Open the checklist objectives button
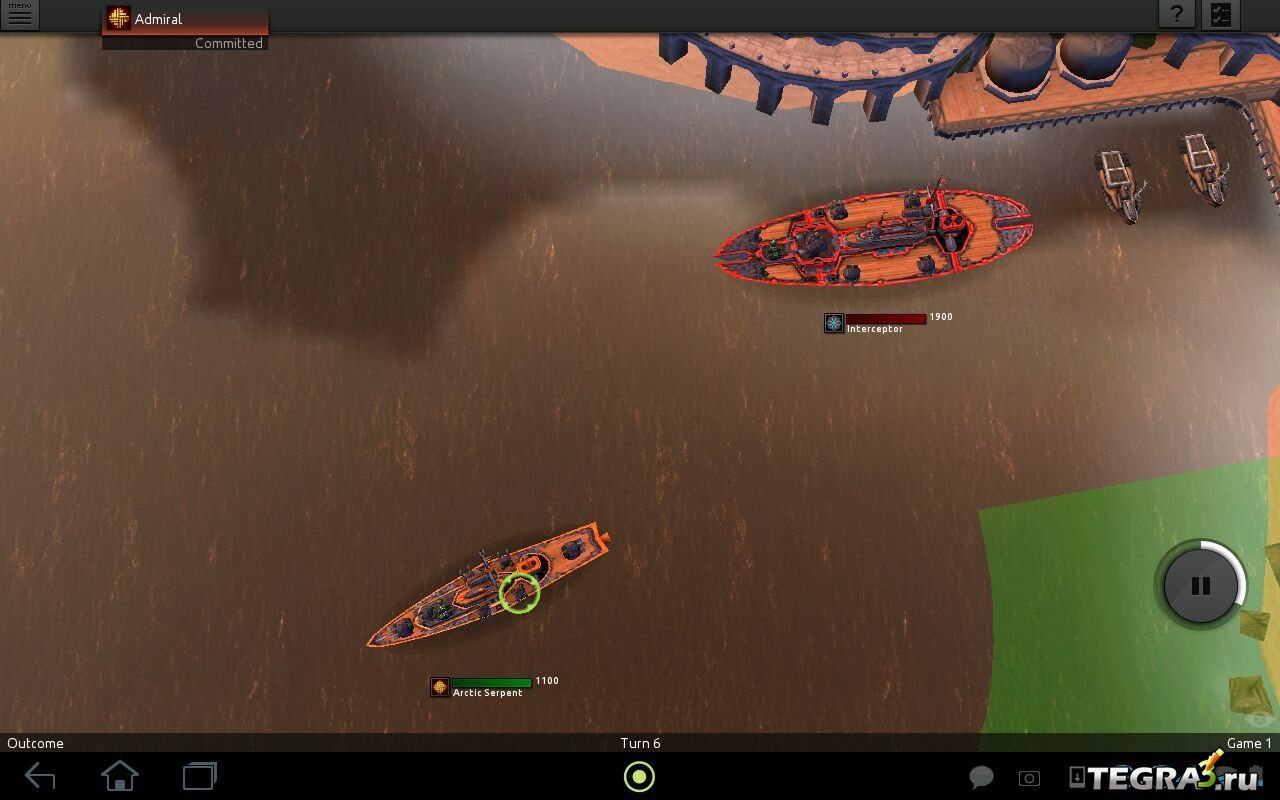The height and width of the screenshot is (800, 1280). [x=1221, y=14]
